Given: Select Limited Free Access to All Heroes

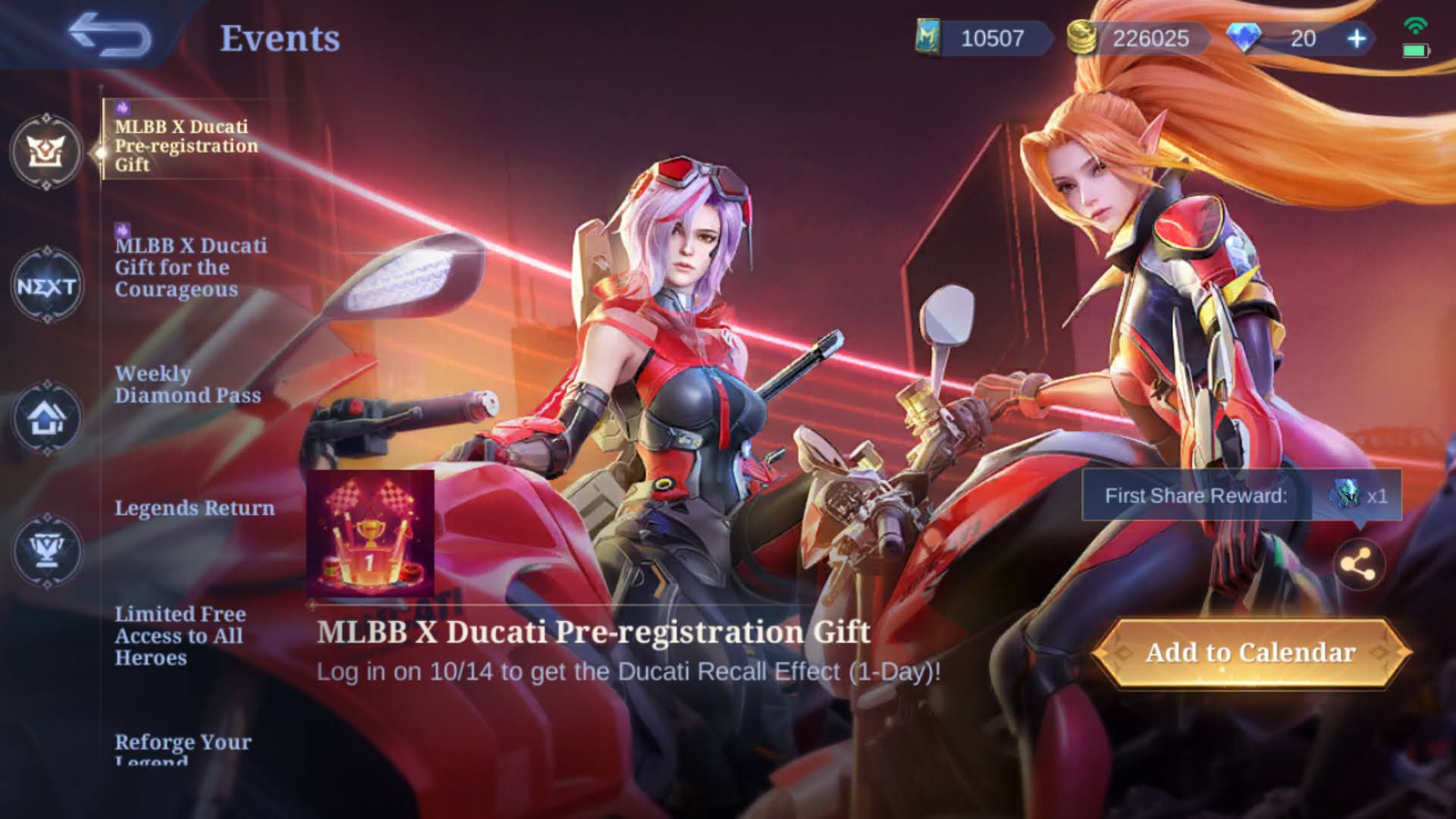Looking at the screenshot, I should (180, 636).
